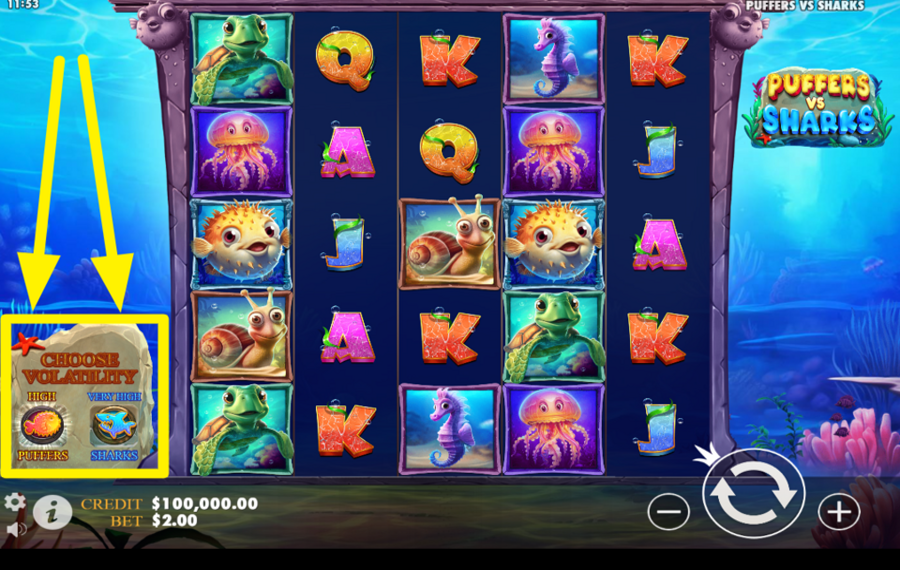Screen dimensions: 900x570
Task: Toggle the sound speaker icon
Action: pos(14,527)
